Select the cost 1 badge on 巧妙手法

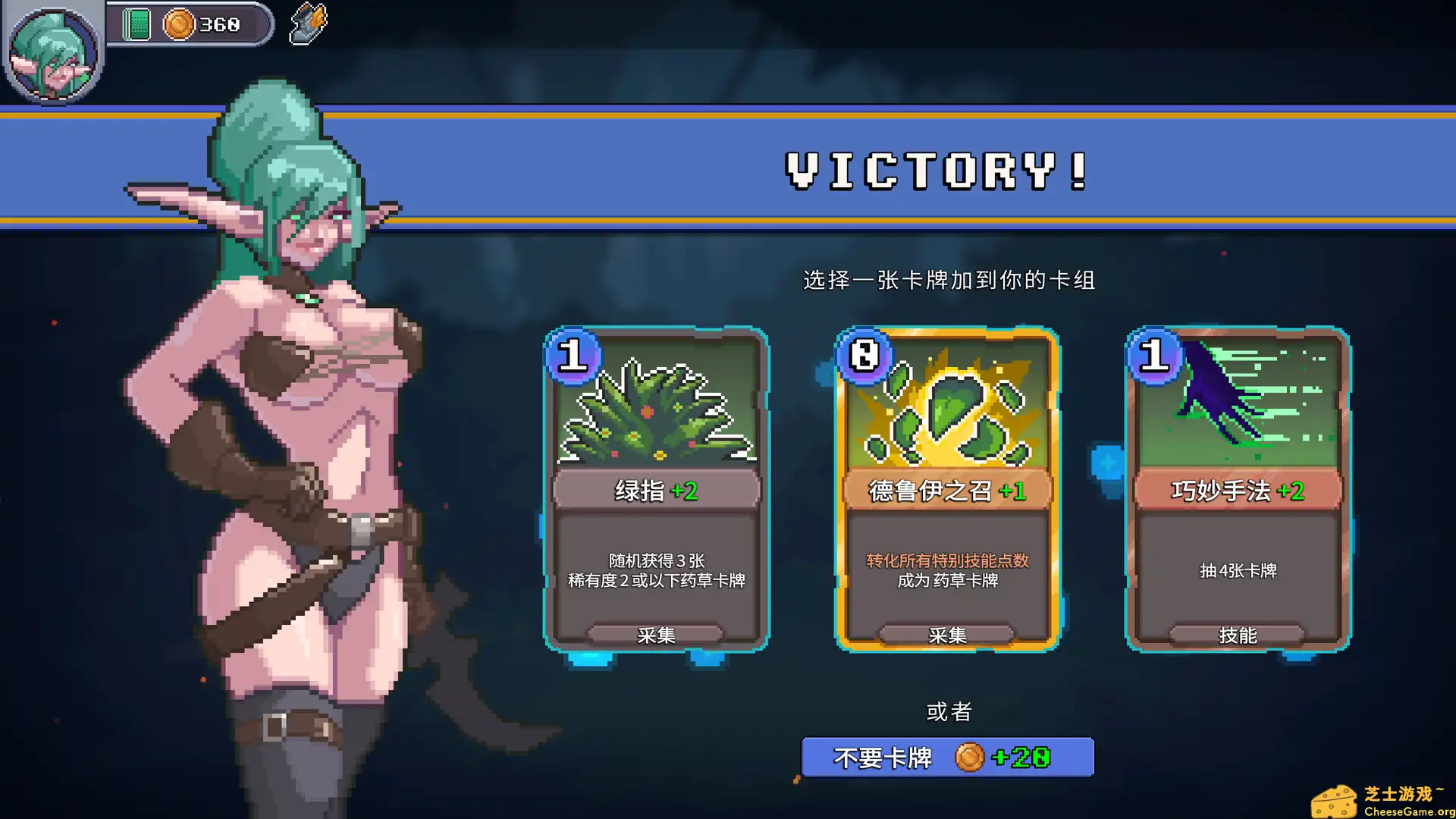pos(1154,358)
